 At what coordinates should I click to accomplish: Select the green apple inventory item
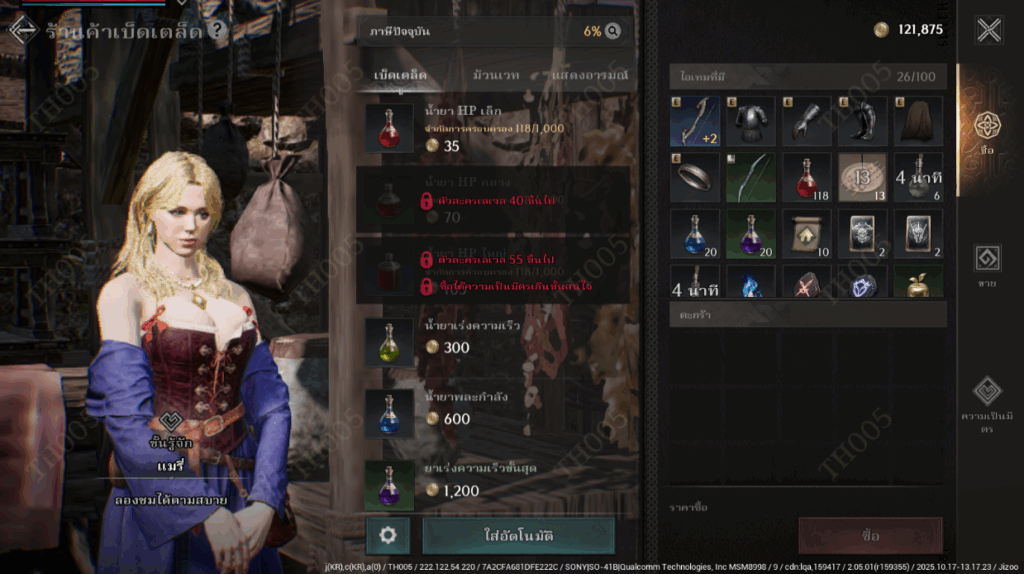point(919,284)
